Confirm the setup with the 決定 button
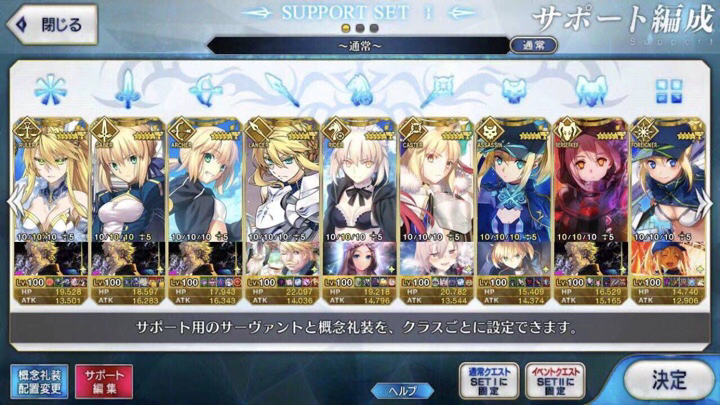Image resolution: width=720 pixels, height=405 pixels. click(666, 381)
